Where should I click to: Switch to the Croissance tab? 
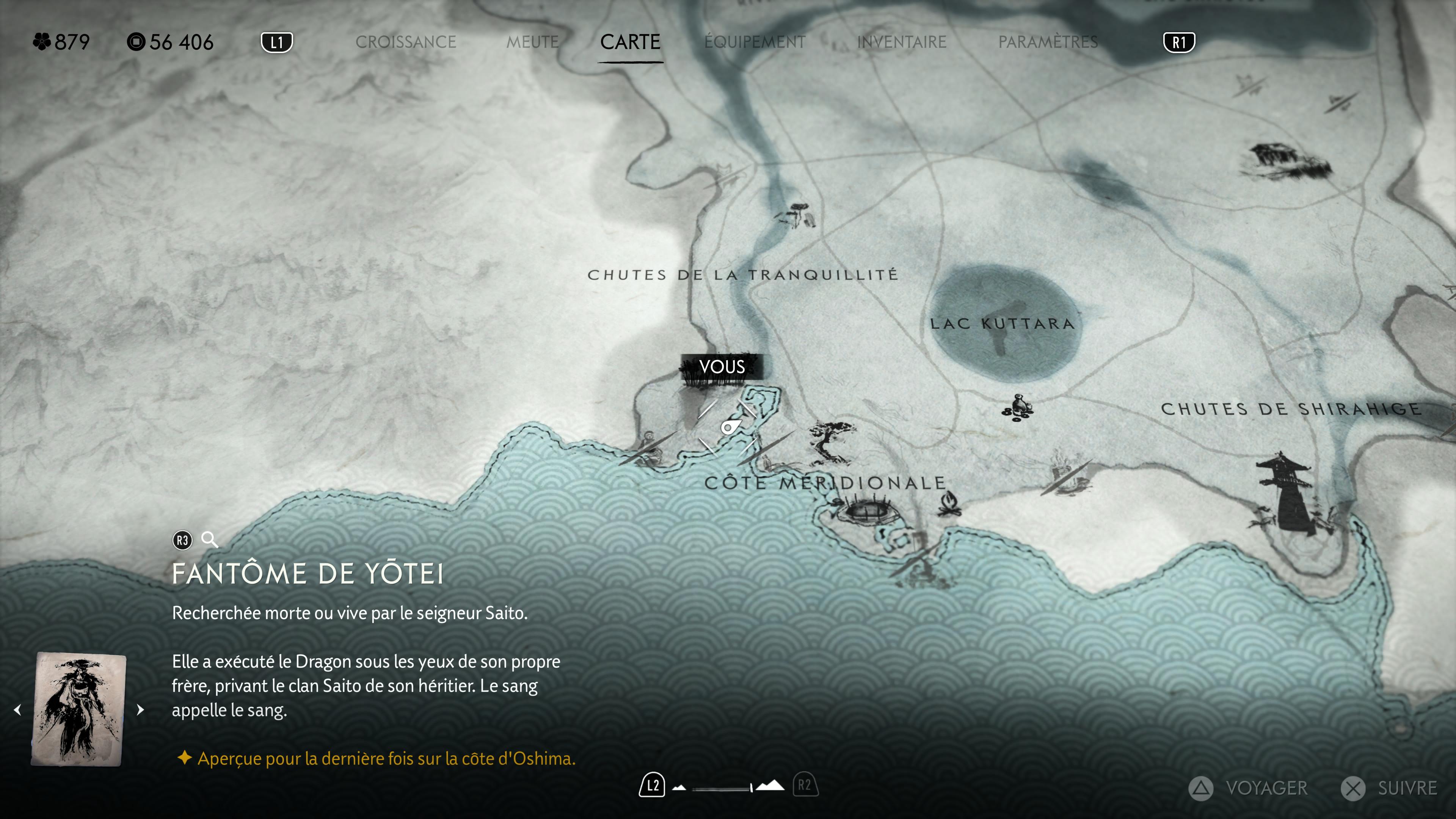pyautogui.click(x=405, y=42)
